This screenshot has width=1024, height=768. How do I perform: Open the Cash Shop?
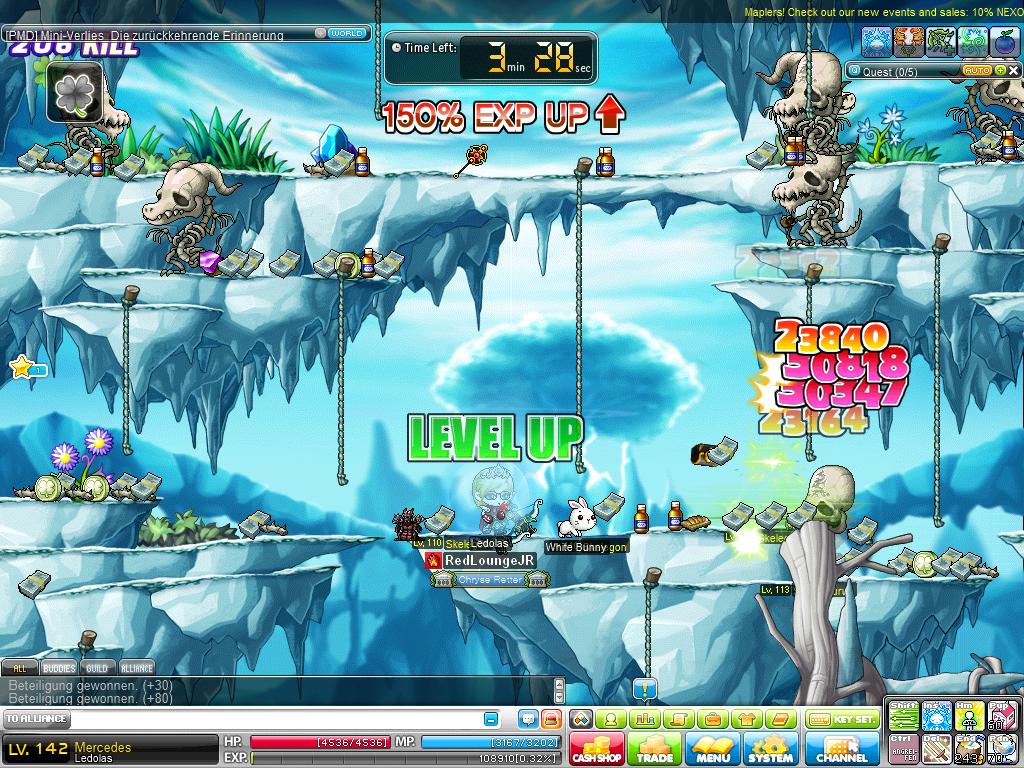(597, 748)
